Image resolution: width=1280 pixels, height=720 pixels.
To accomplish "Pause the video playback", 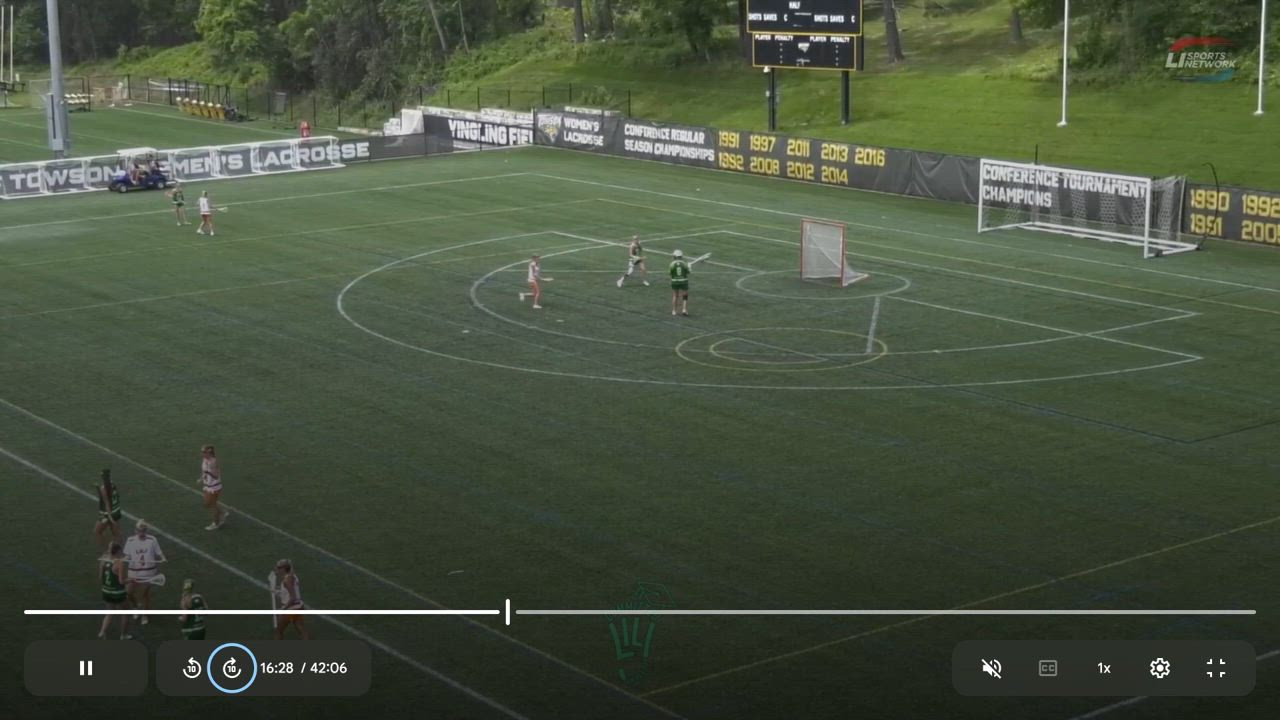I will [x=86, y=668].
